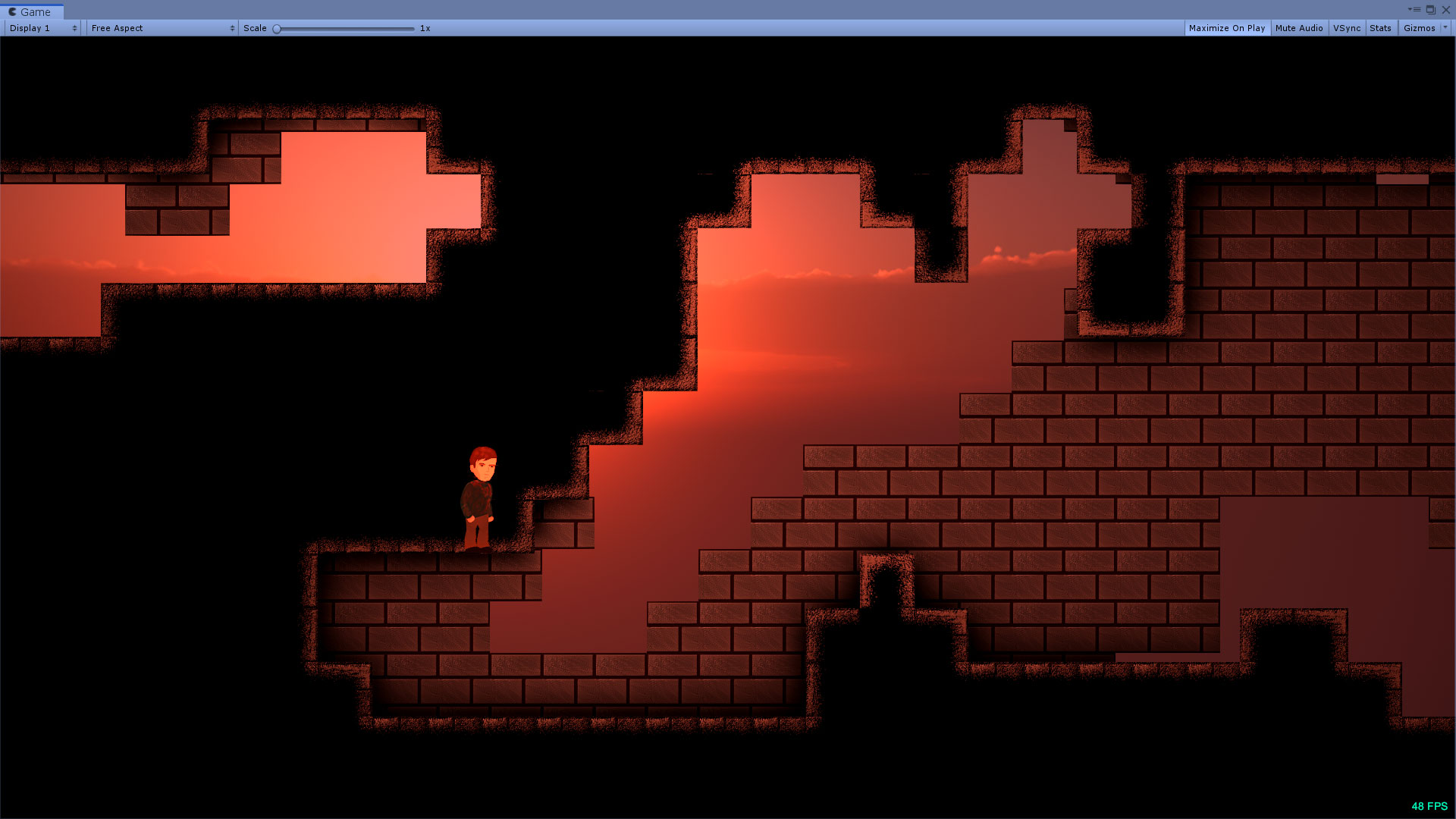This screenshot has height=819, width=1456.
Task: Click the Maximize On Play button
Action: (1226, 28)
